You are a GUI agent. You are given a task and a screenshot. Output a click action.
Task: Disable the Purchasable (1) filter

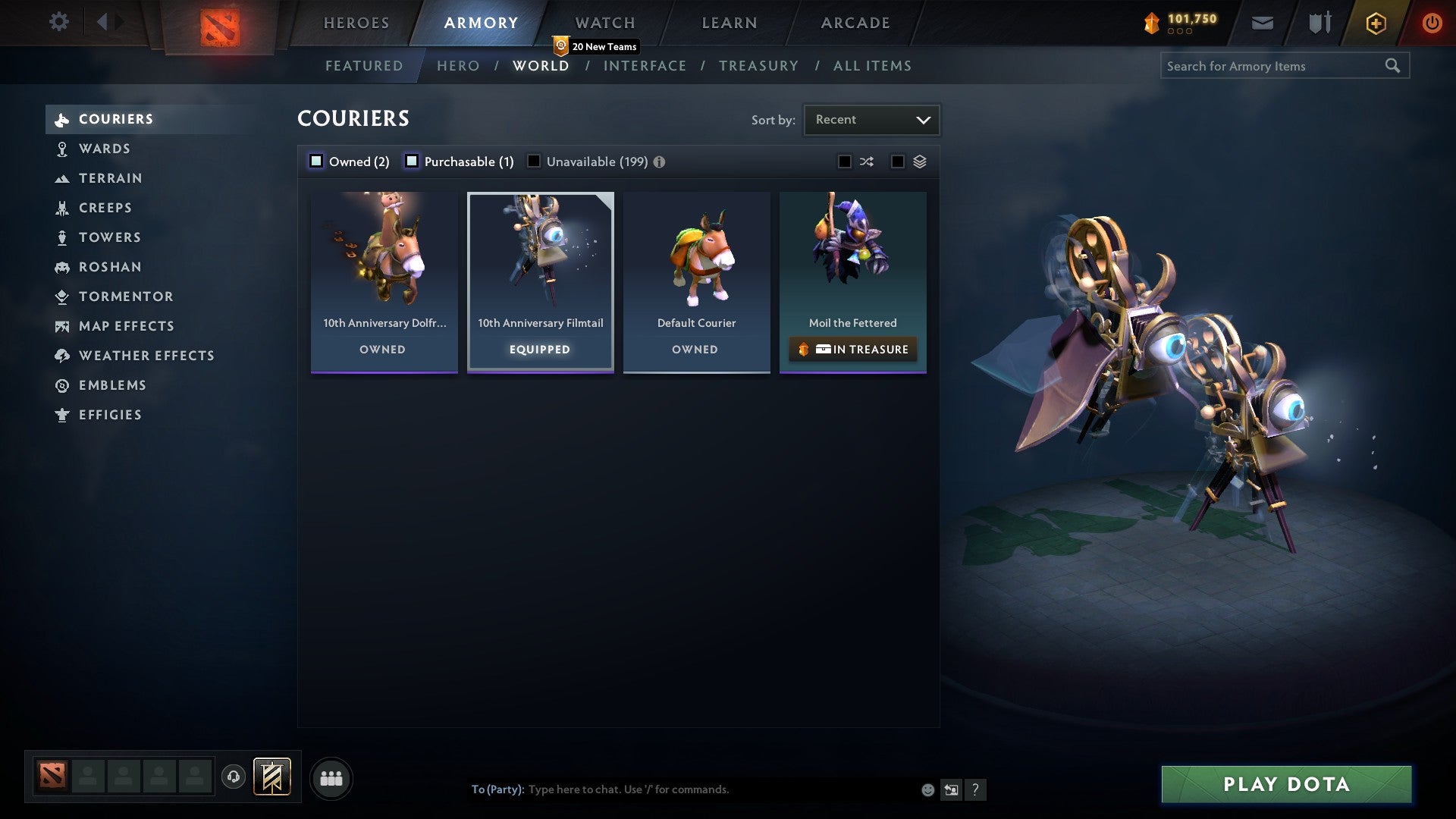pyautogui.click(x=413, y=161)
